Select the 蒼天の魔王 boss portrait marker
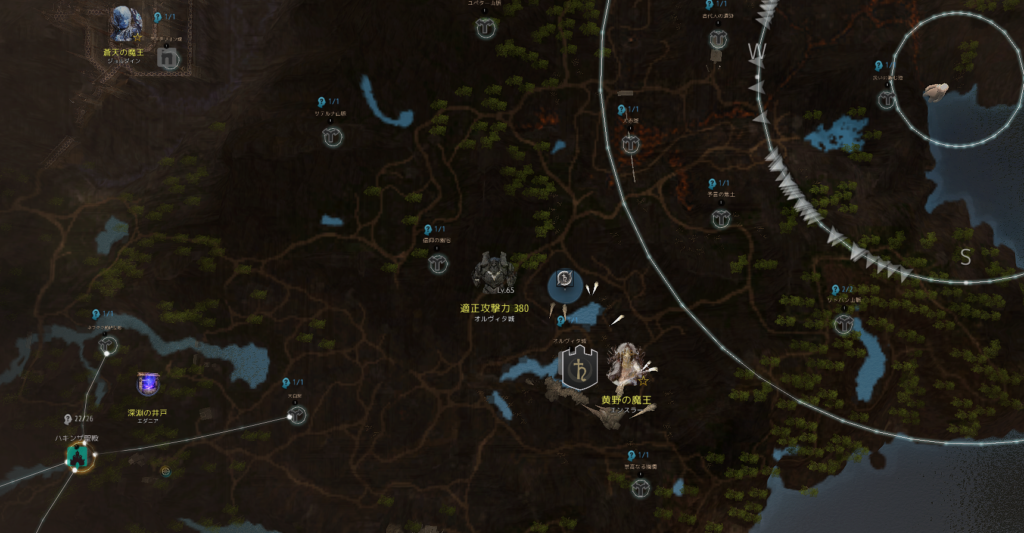1024x533 pixels. [127, 25]
